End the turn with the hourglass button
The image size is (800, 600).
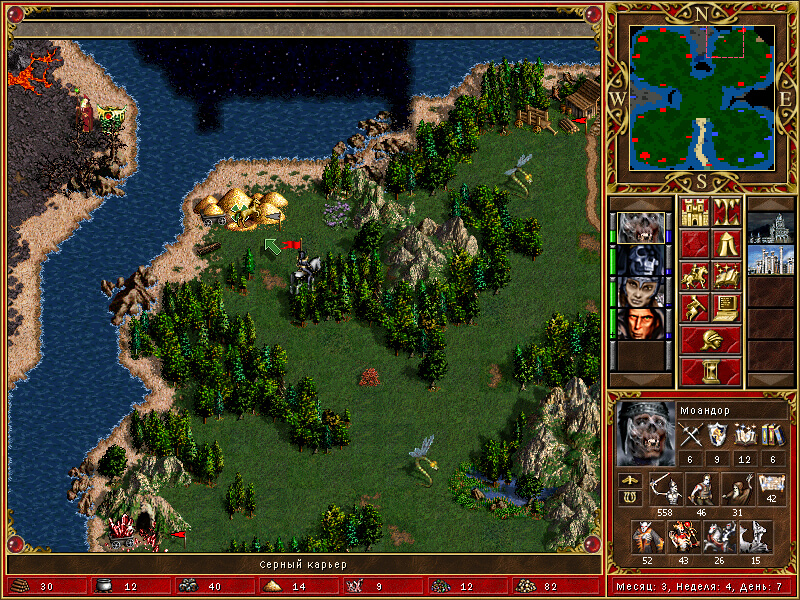coord(710,372)
